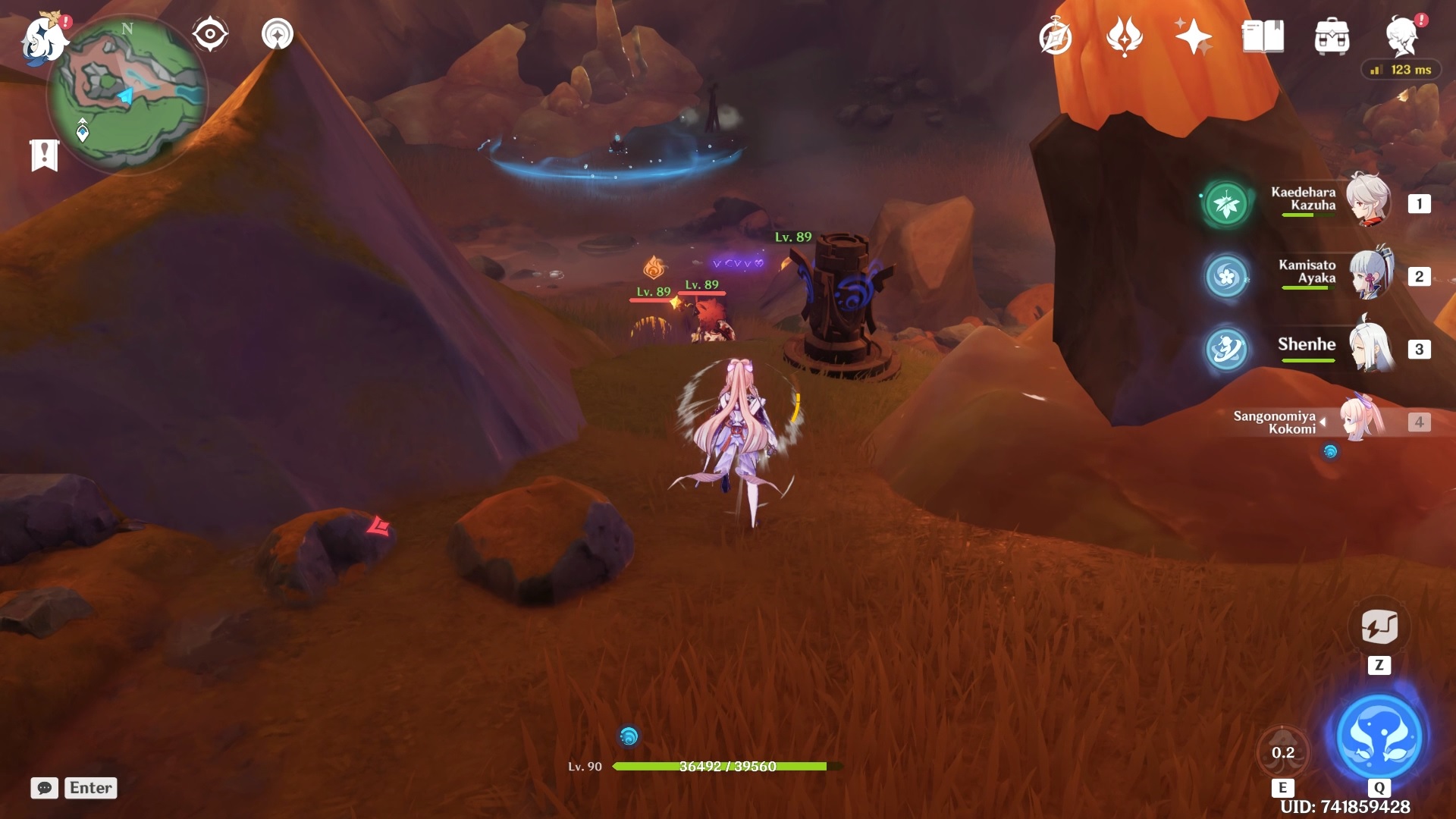Open the inventory backpack icon
This screenshot has height=819, width=1456.
tap(1332, 36)
